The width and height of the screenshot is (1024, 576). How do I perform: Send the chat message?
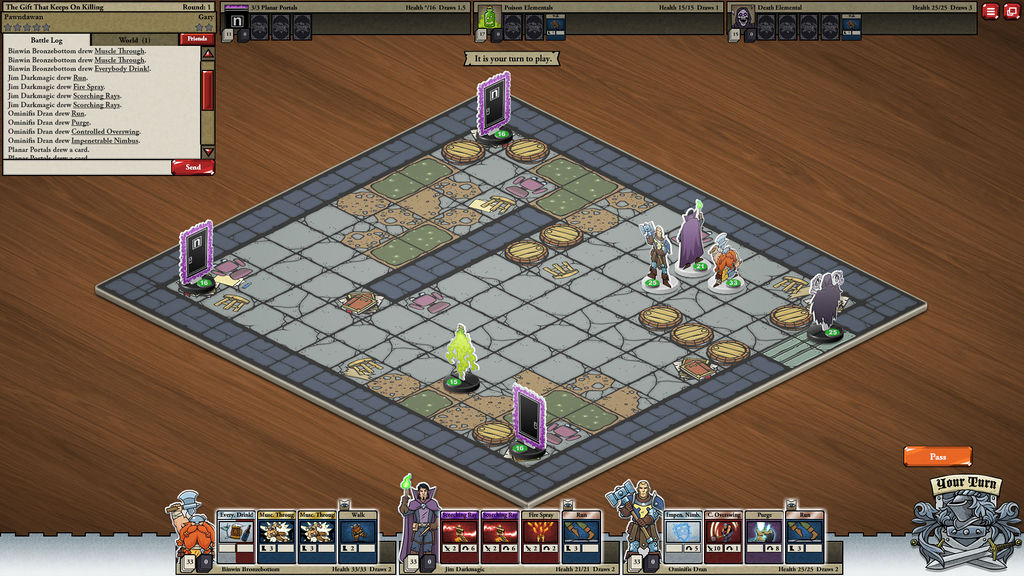192,167
